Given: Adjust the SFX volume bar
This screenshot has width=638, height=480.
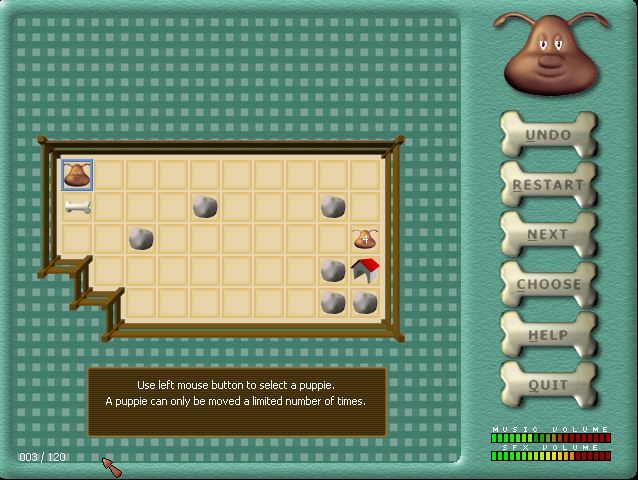Looking at the screenshot, I should (x=550, y=456).
